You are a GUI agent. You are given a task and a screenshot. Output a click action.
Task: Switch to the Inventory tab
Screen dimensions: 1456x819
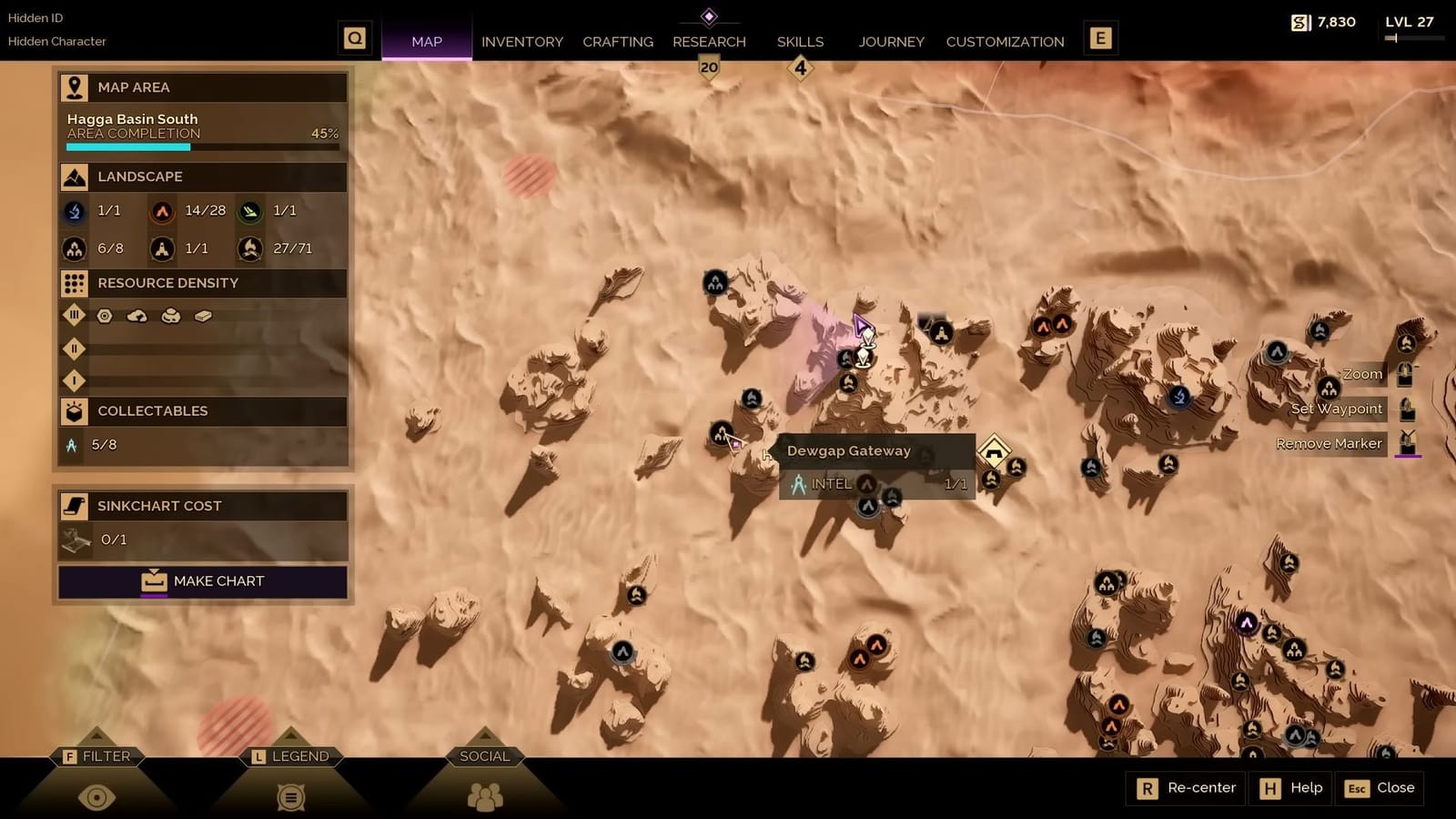pos(522,41)
